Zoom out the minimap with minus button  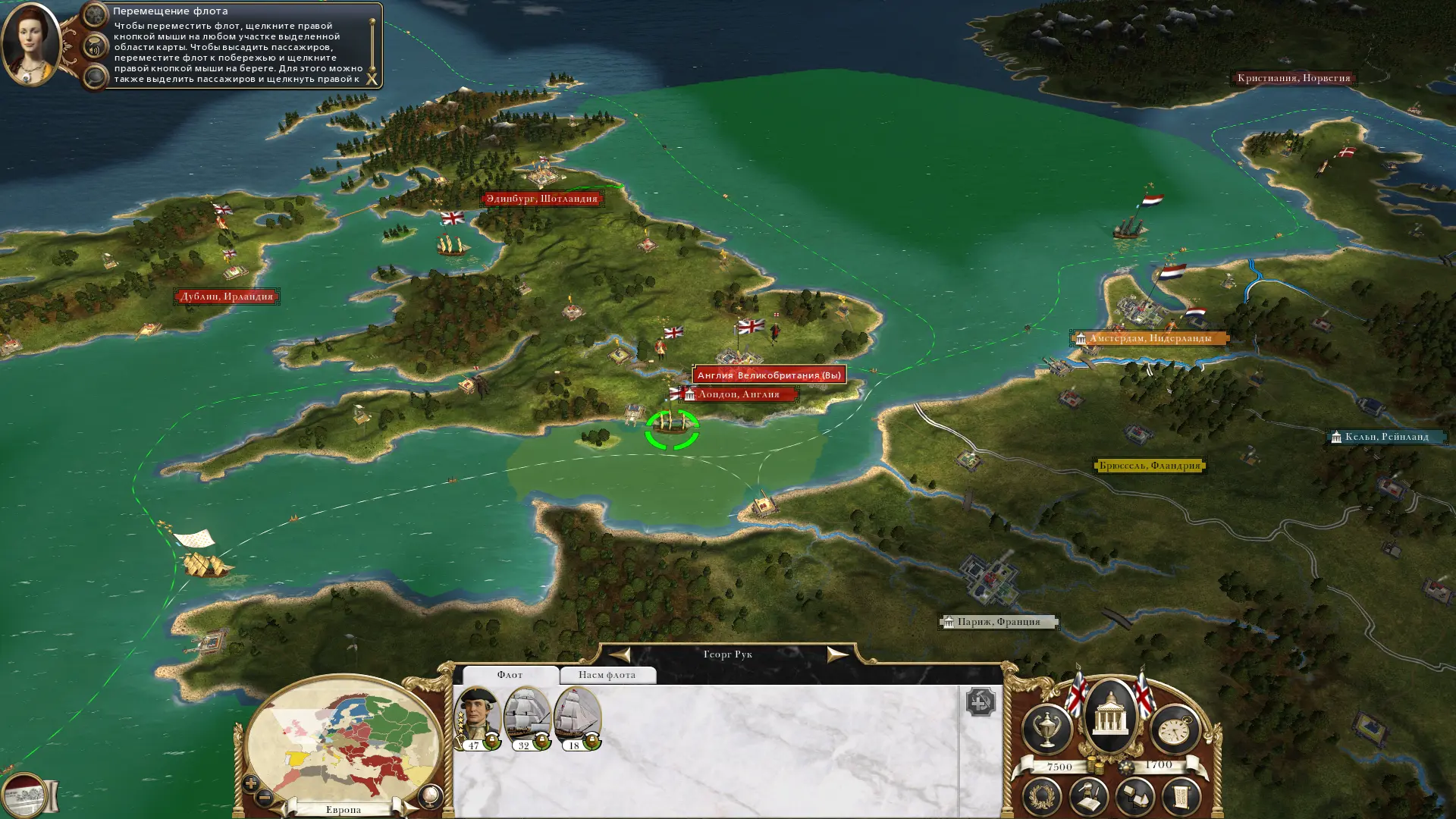tap(265, 797)
